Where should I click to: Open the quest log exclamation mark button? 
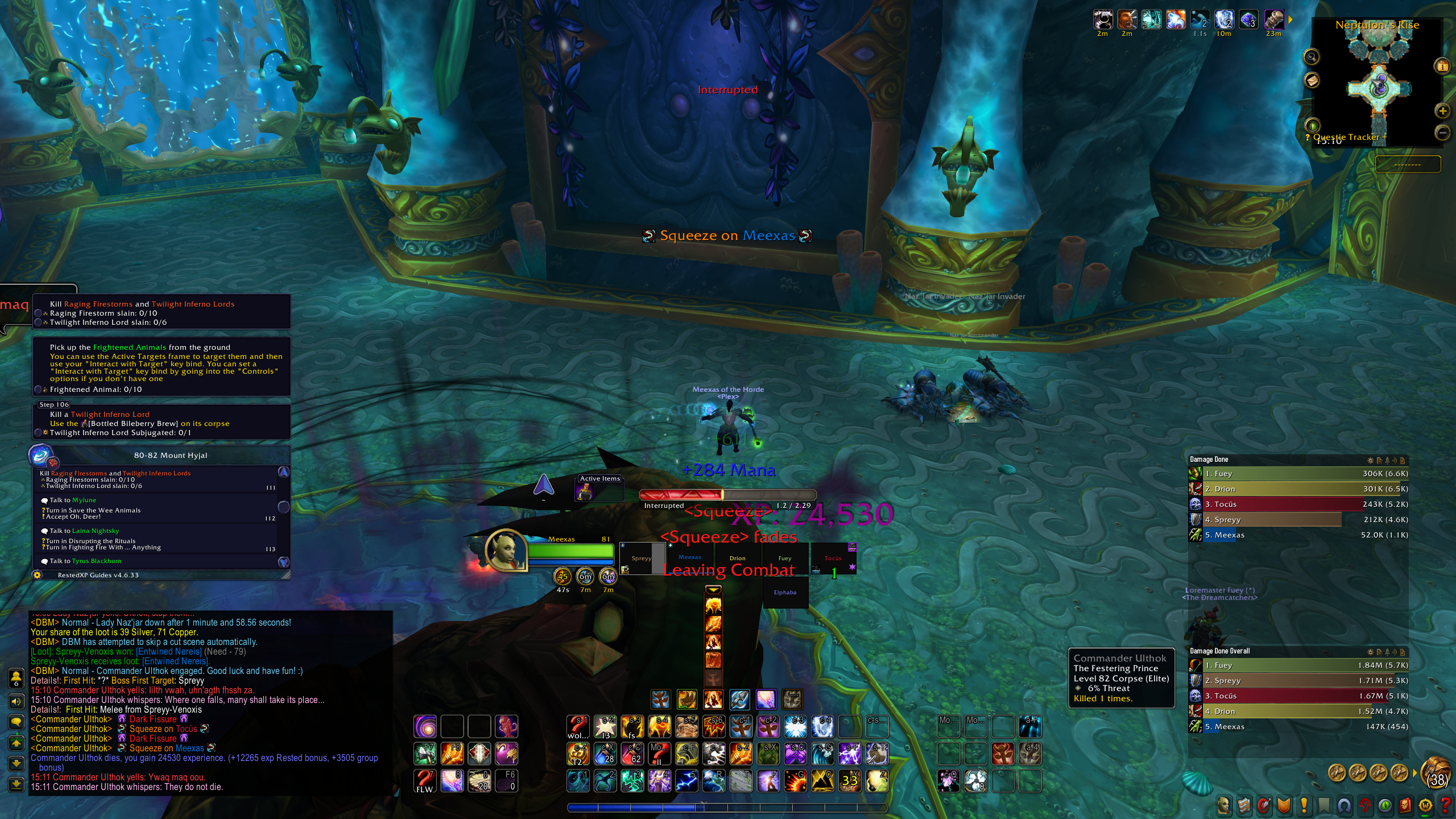1304,805
